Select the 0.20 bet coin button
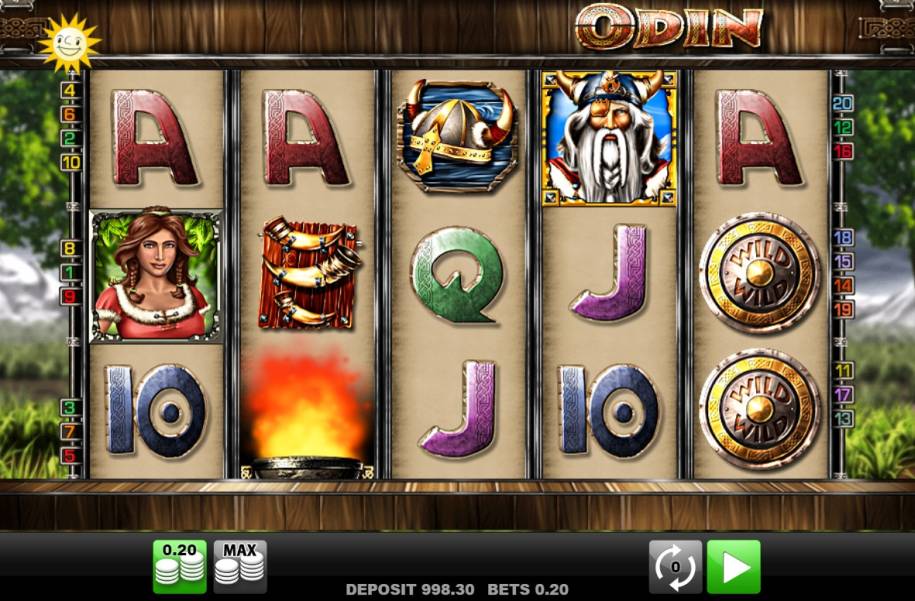The width and height of the screenshot is (915, 601). [x=179, y=567]
